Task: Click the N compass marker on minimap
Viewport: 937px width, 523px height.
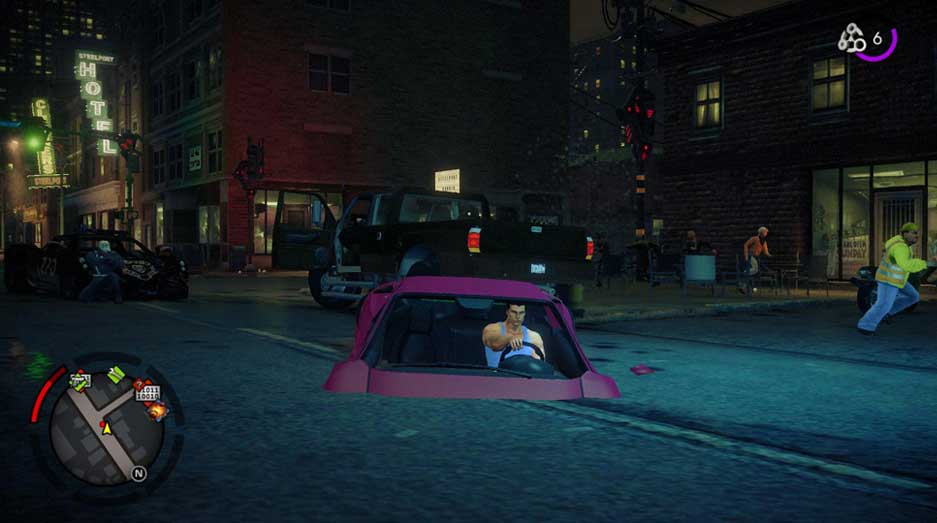Action: [139, 474]
